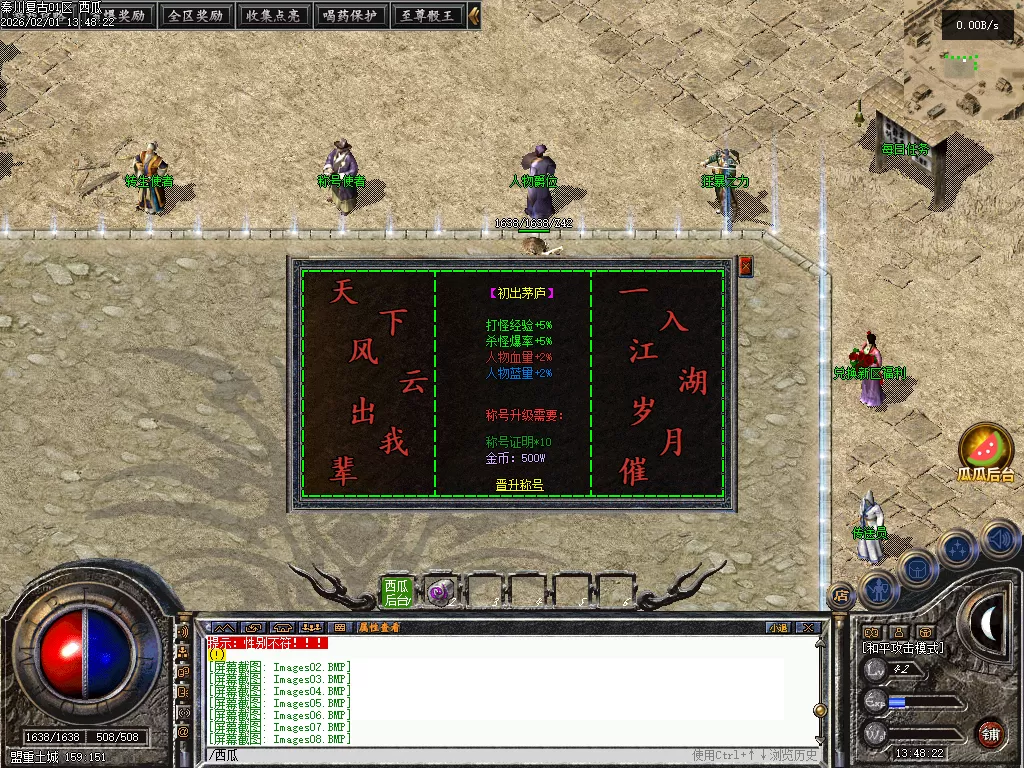
Task: Collapse the top menu bar arrow
Action: (474, 15)
